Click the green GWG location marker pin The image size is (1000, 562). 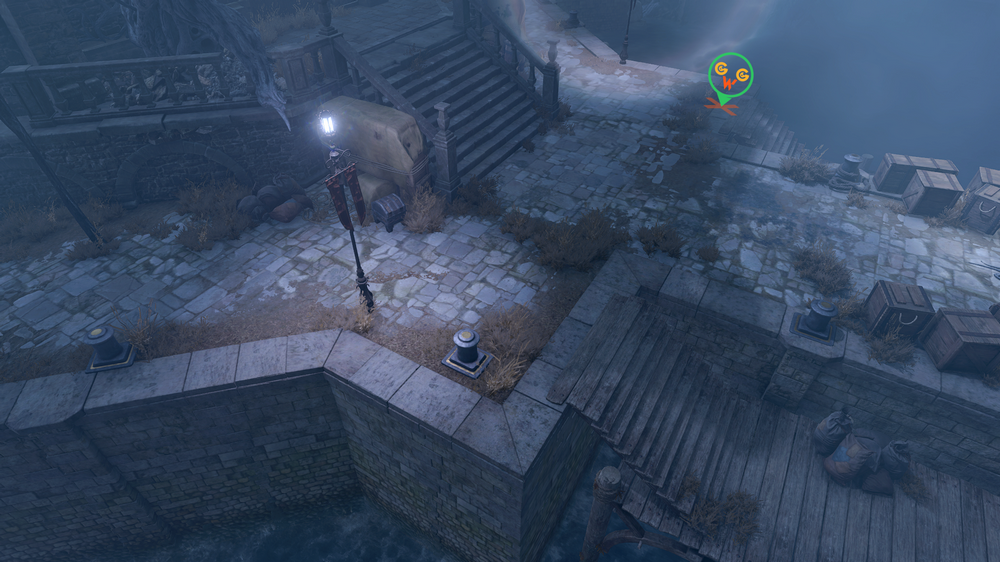click(730, 76)
